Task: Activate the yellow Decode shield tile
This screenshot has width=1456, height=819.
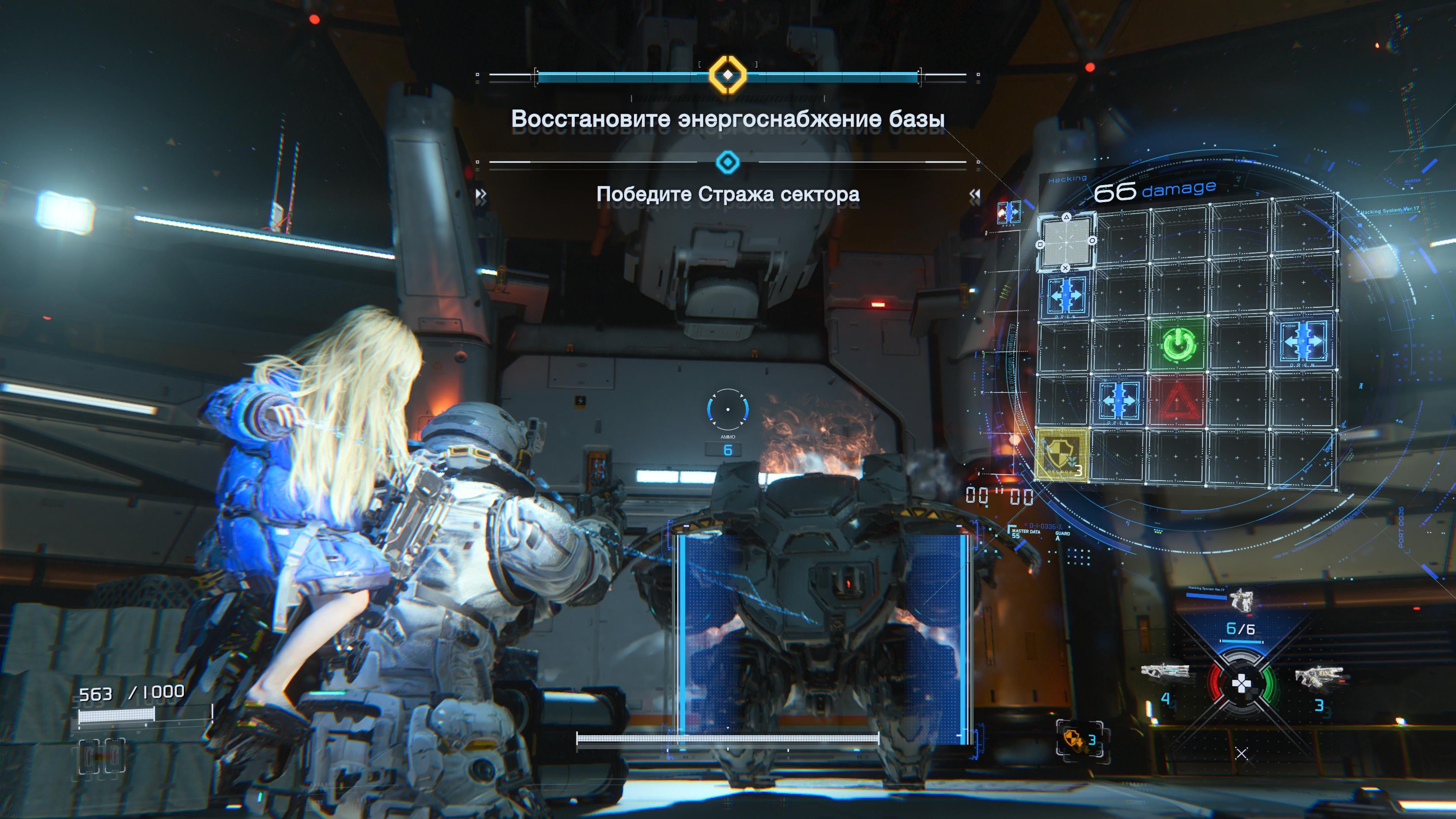Action: click(x=1061, y=455)
